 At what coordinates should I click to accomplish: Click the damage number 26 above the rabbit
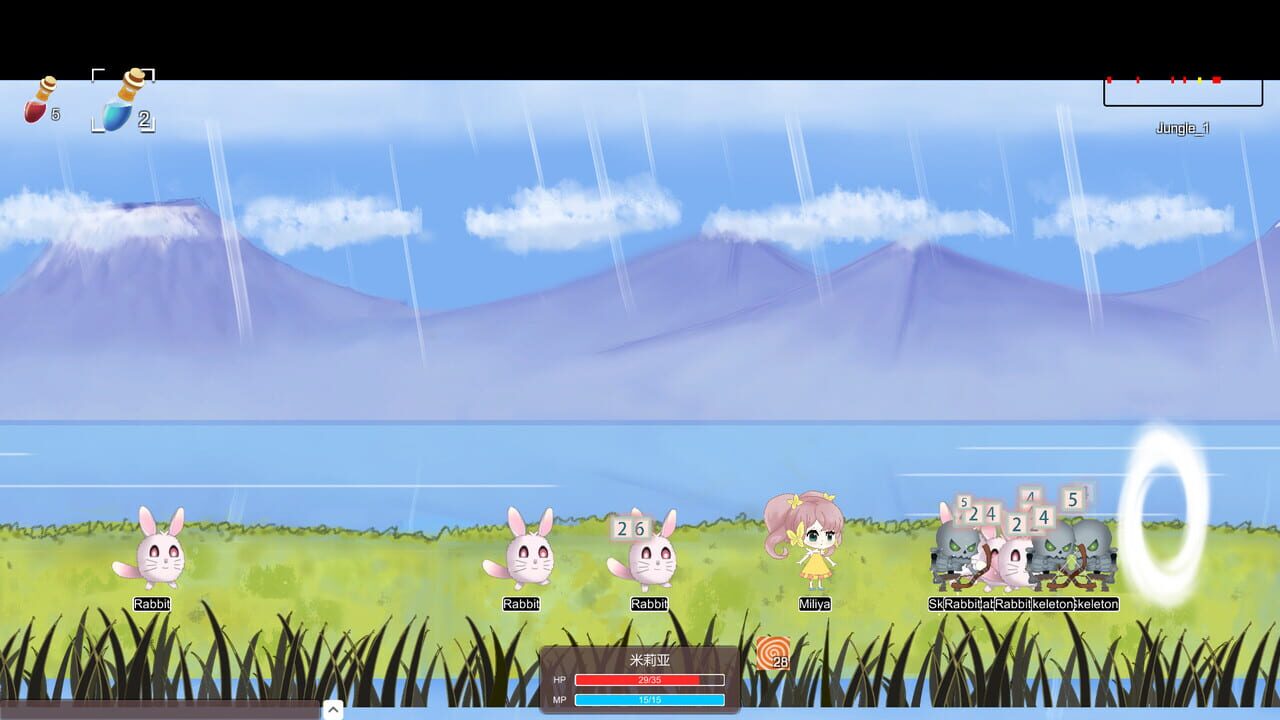pos(633,527)
